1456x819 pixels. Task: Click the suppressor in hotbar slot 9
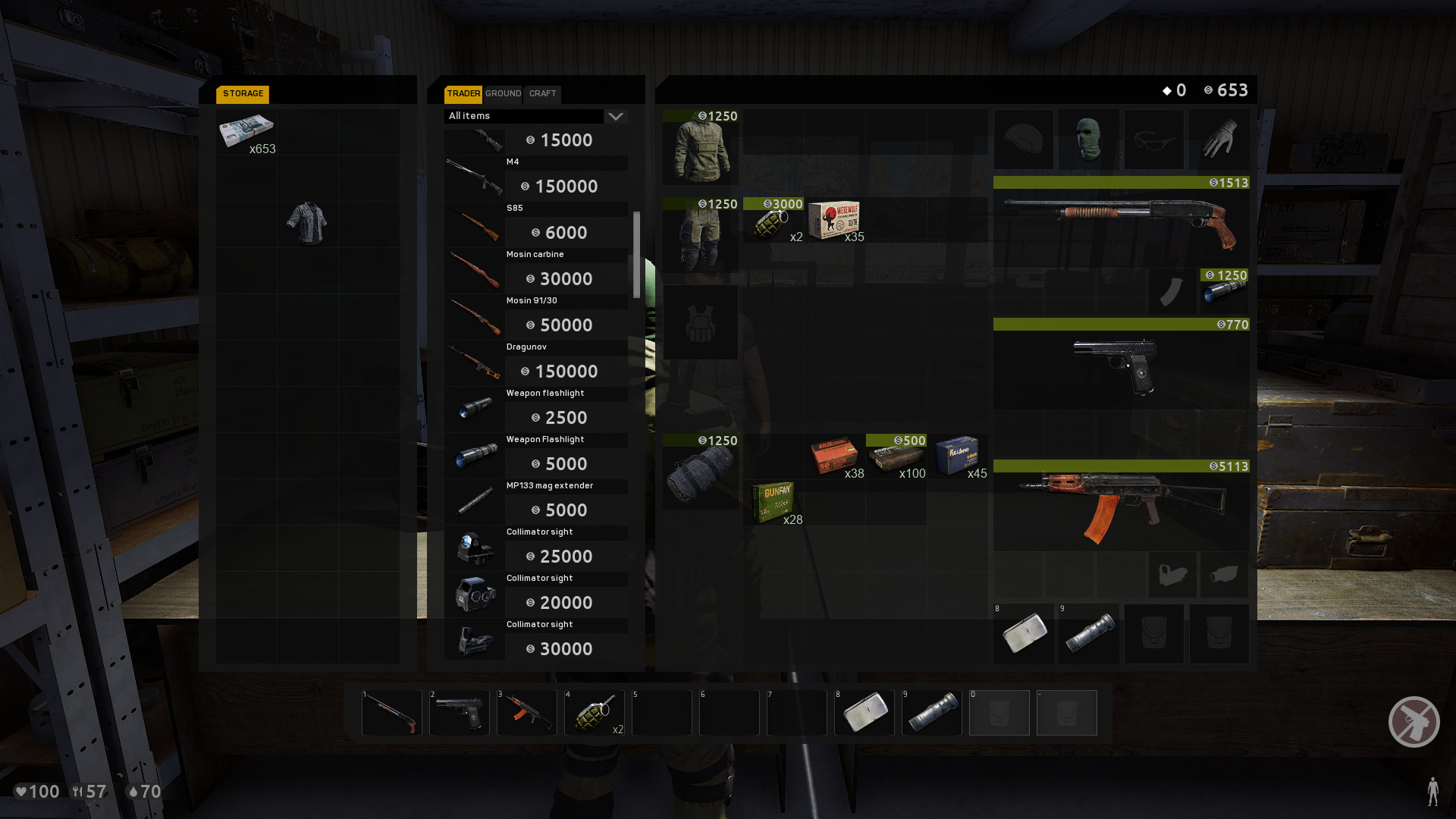931,713
